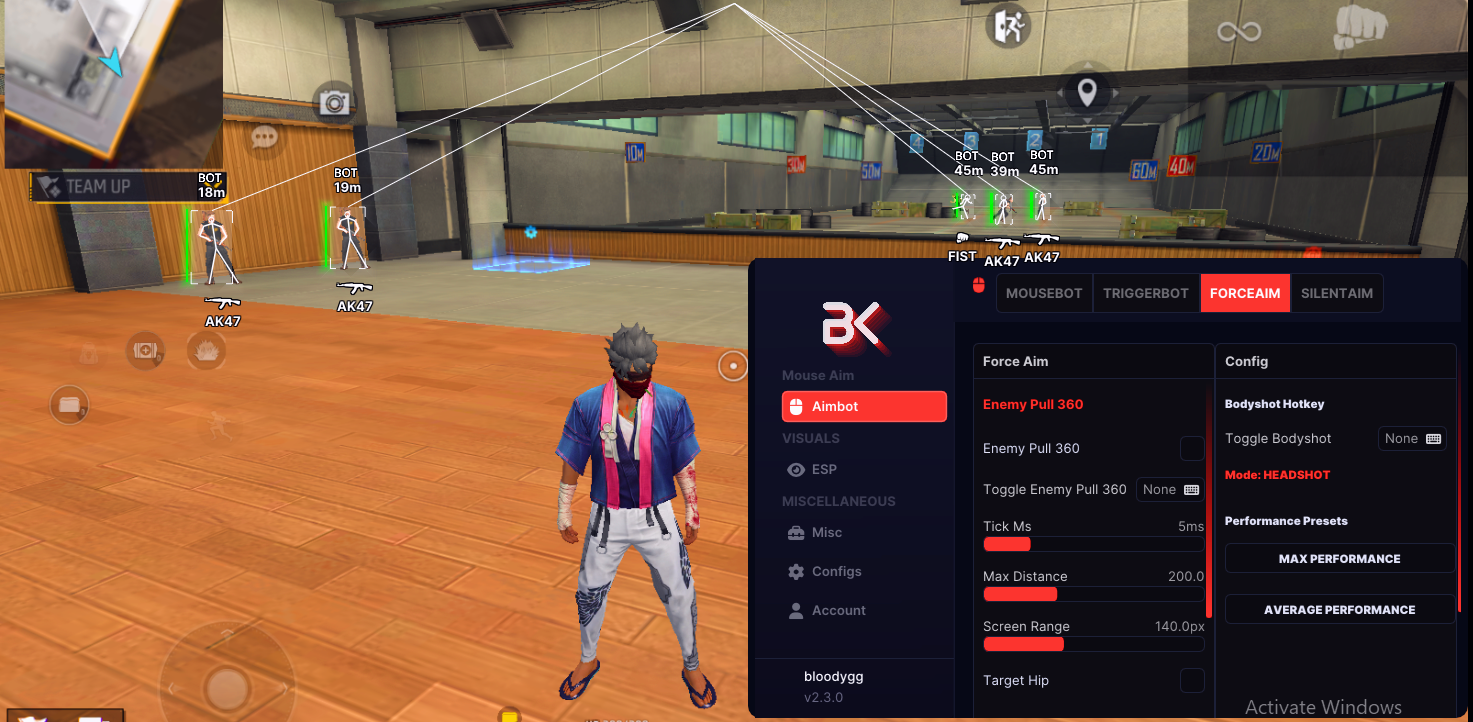Click the map location pin icon

pyautogui.click(x=1087, y=92)
